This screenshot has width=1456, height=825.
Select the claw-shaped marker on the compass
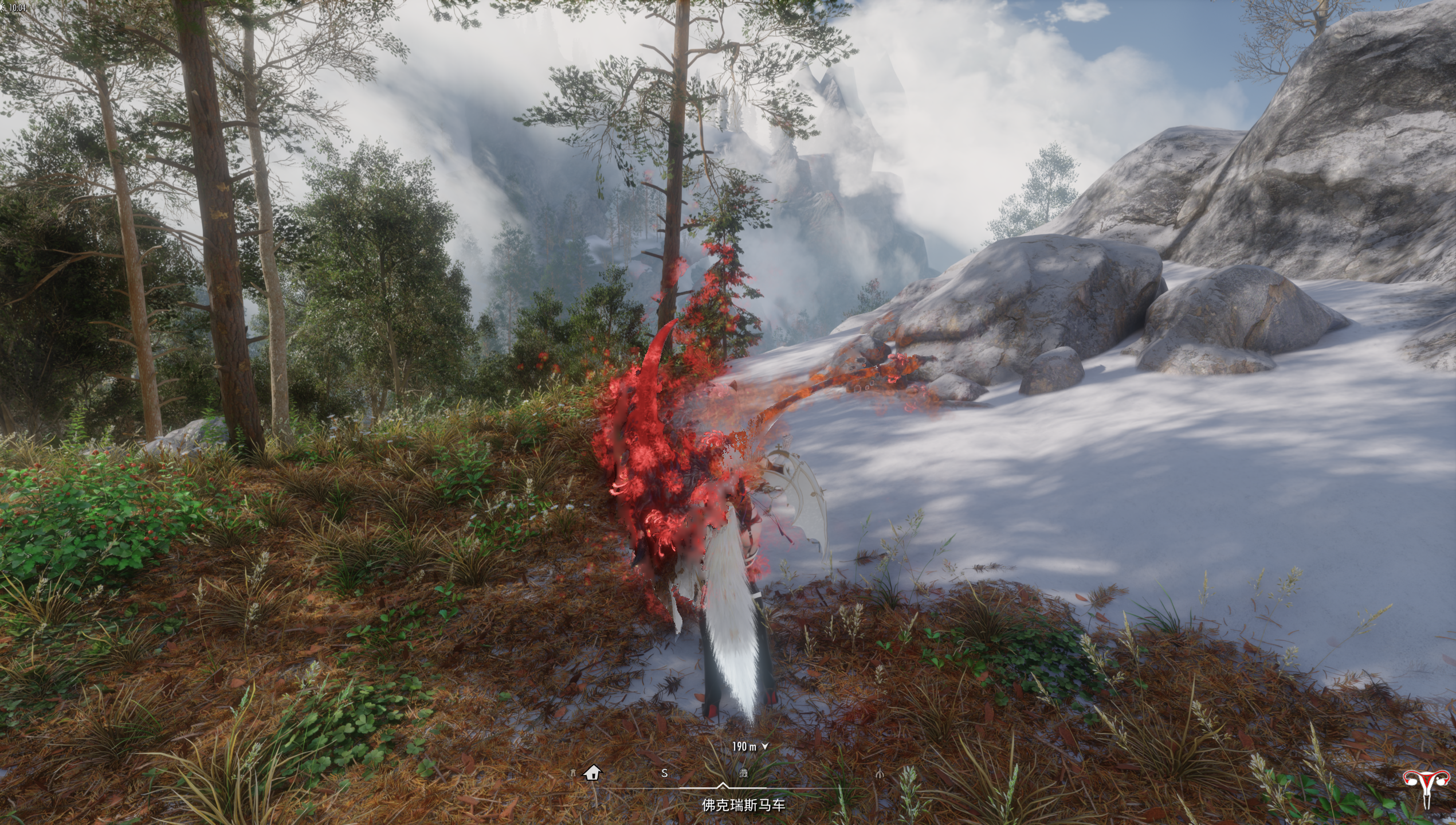coord(880,773)
